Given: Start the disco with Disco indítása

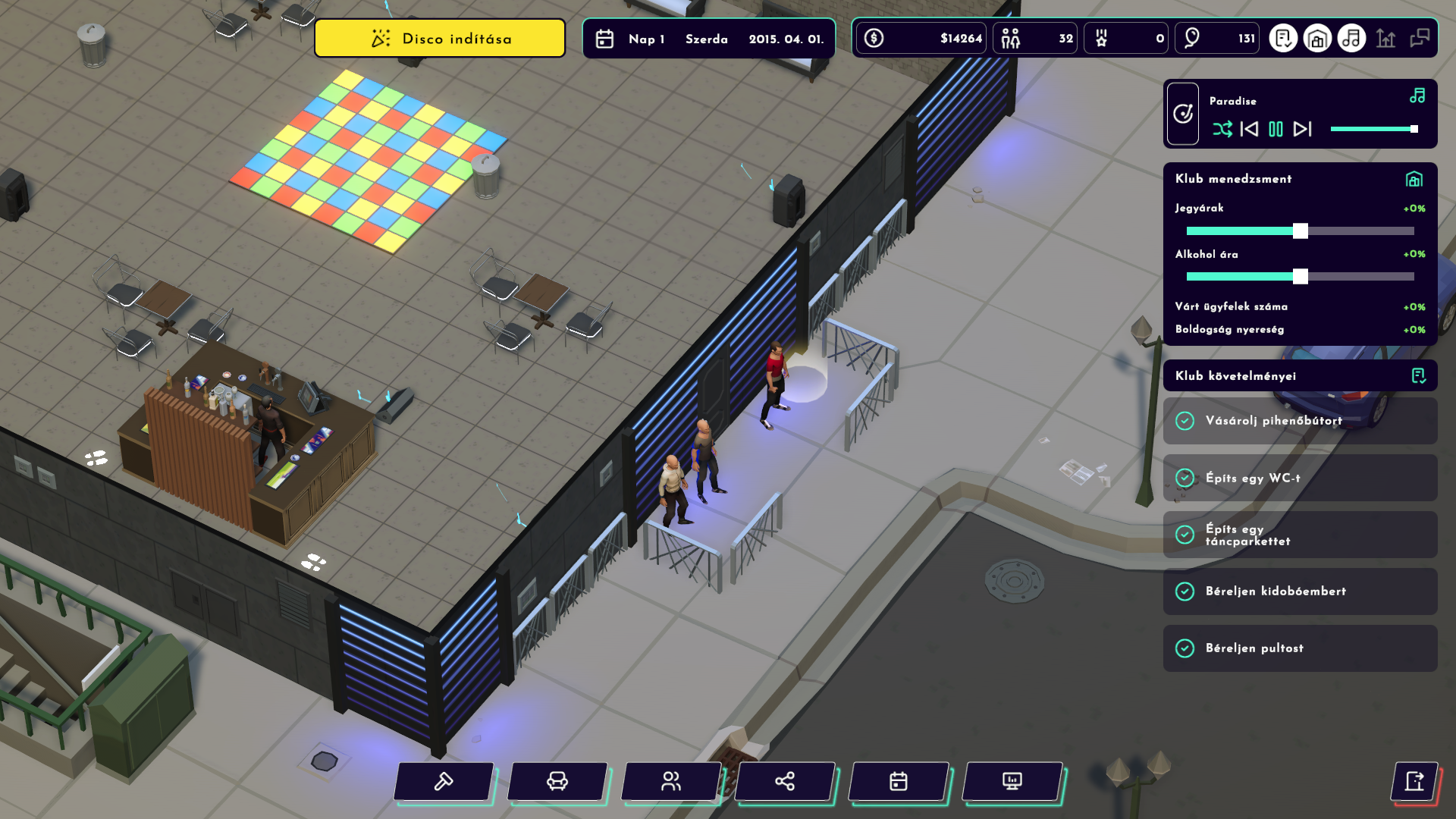Looking at the screenshot, I should (440, 39).
